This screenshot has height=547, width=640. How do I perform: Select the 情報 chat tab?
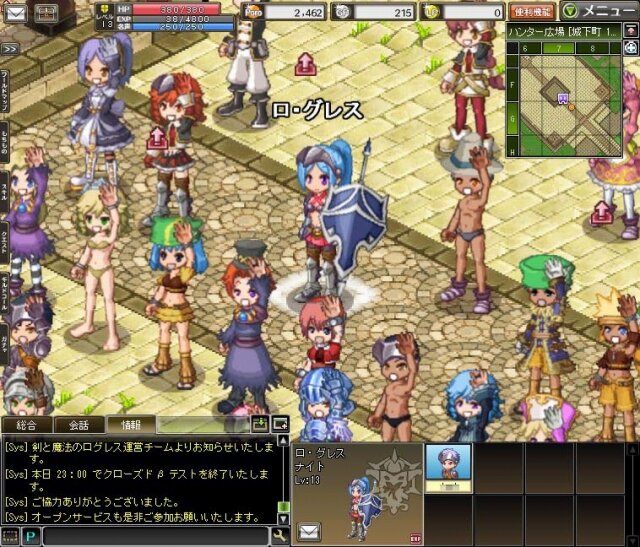pyautogui.click(x=131, y=425)
